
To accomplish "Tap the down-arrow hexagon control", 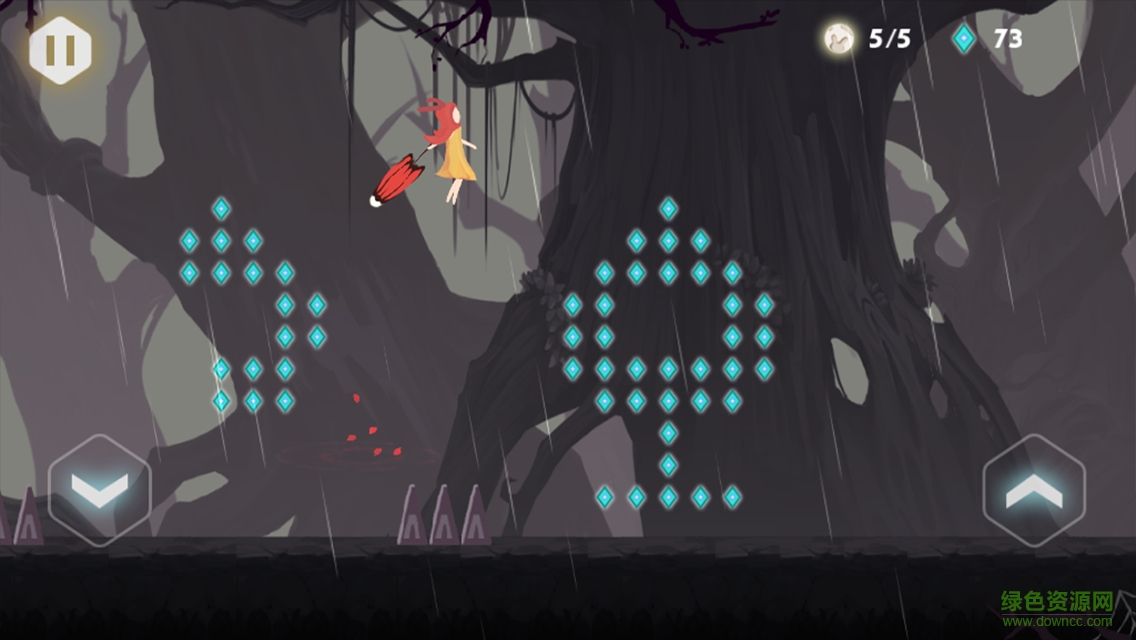I will (x=100, y=490).
